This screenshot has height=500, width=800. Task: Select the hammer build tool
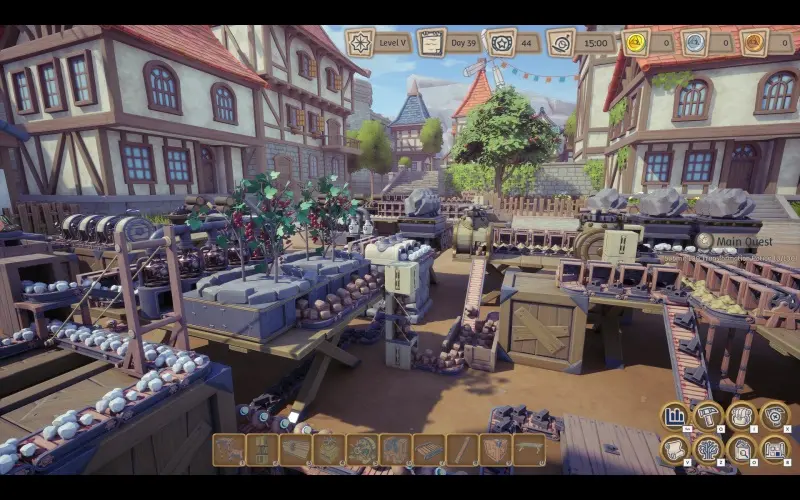point(708,416)
